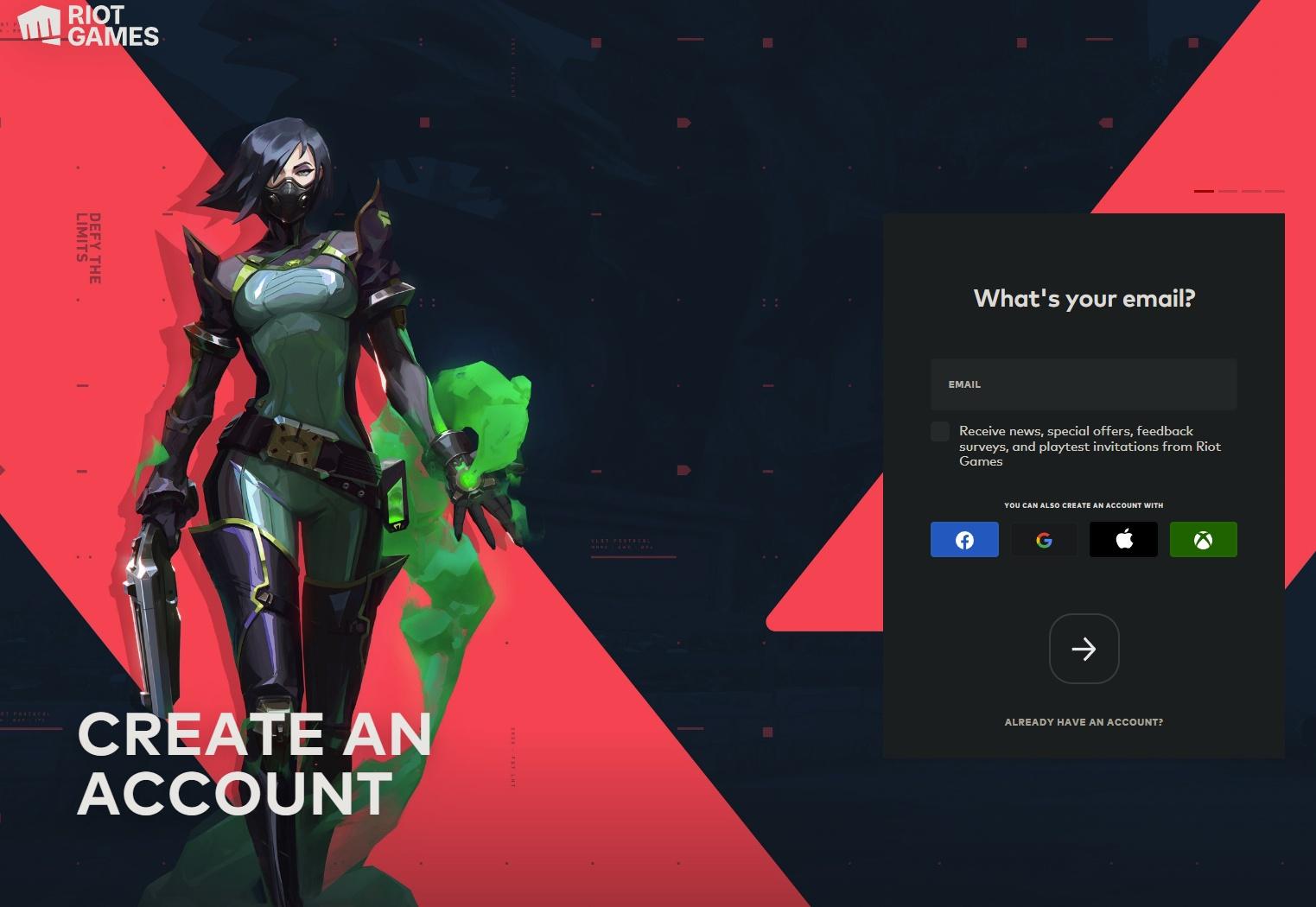Click the last carousel indicator dash
1316x907 pixels.
point(1275,191)
